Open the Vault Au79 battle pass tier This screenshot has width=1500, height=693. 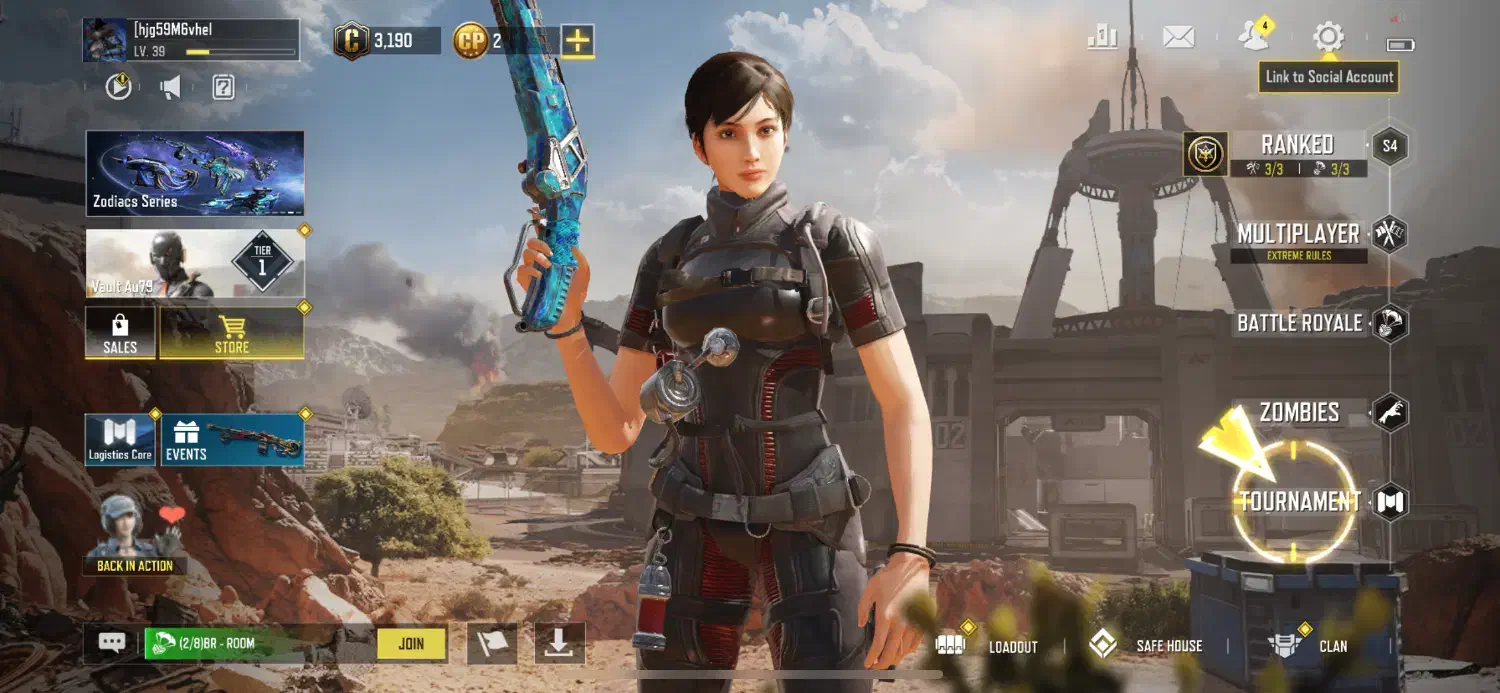click(x=195, y=263)
